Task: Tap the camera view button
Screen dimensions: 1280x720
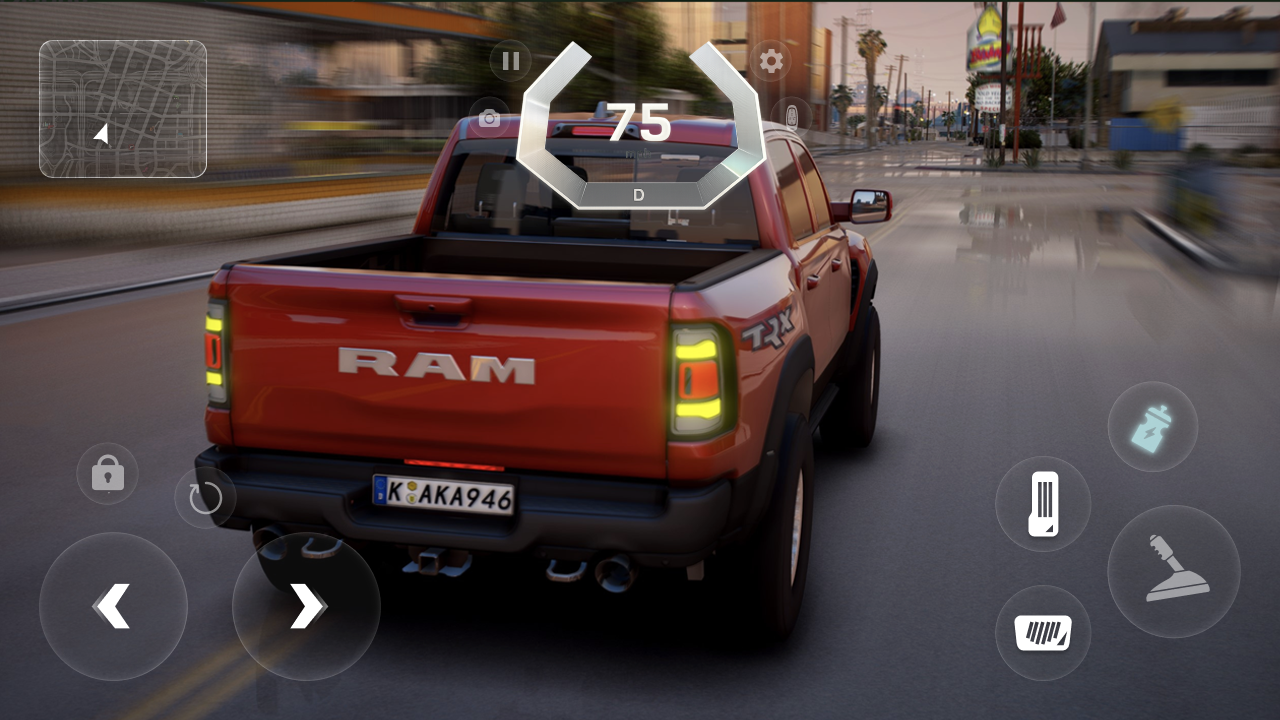Action: 489,118
